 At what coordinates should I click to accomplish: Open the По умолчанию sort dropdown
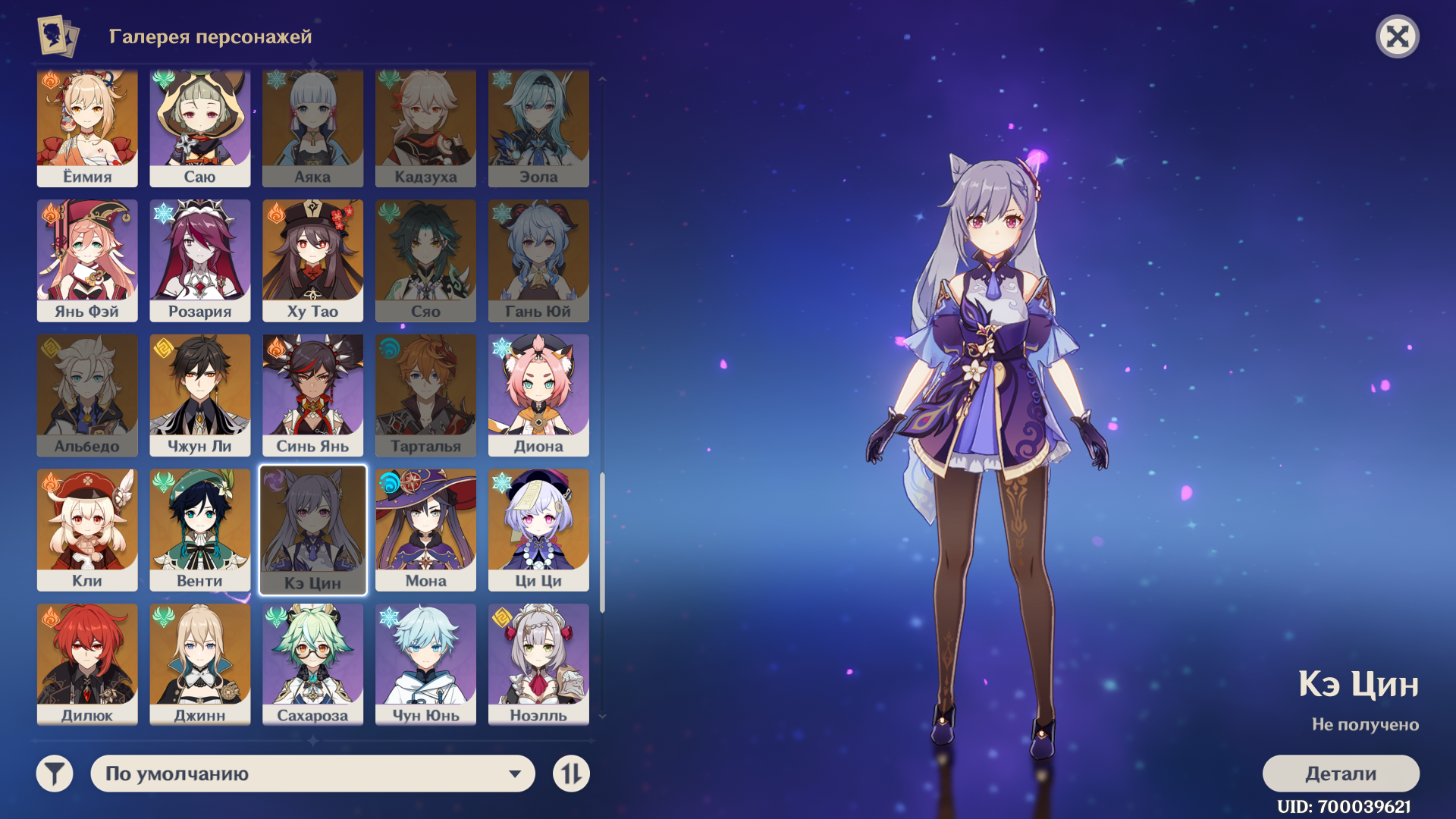312,773
